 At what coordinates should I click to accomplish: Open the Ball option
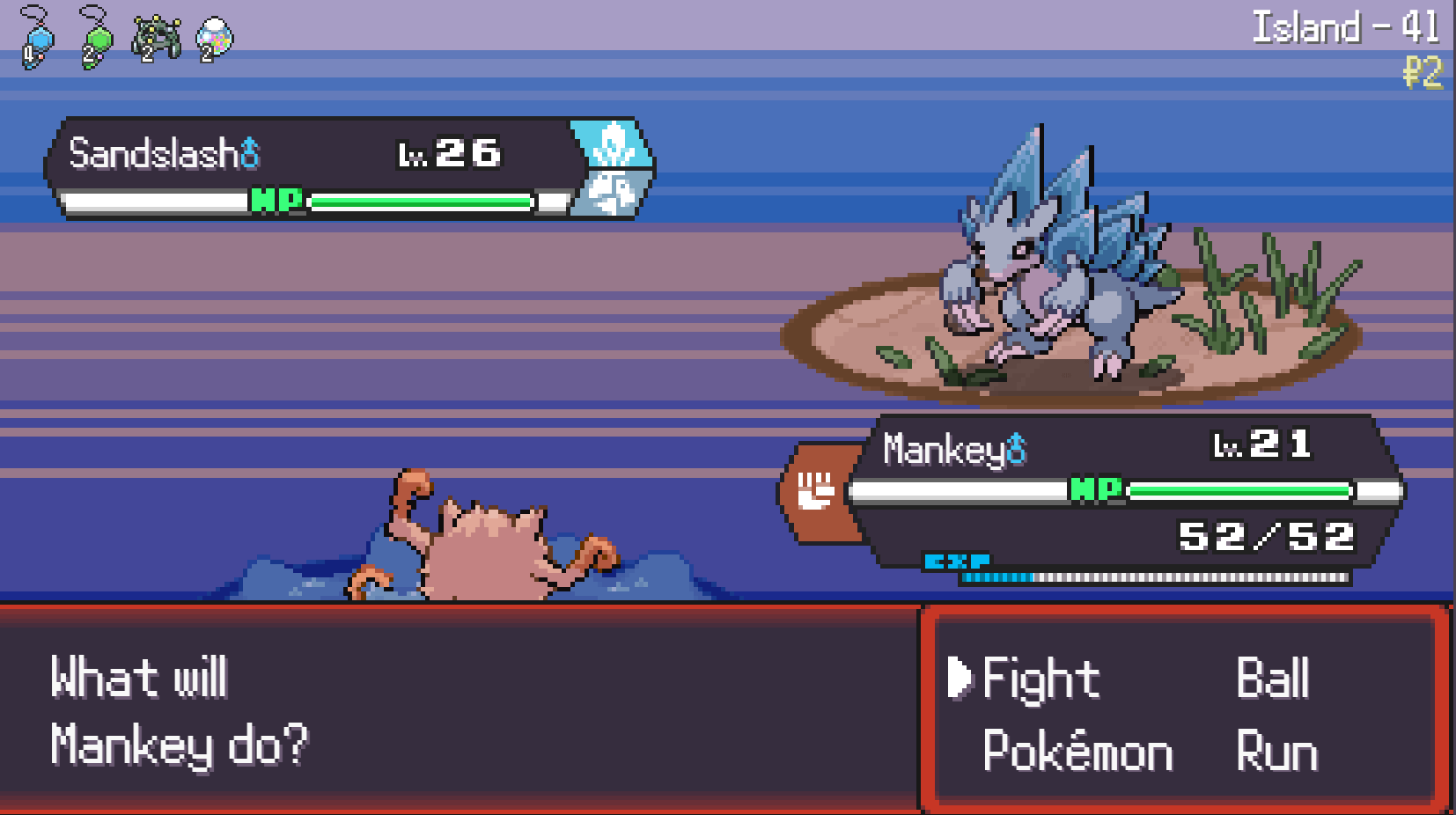click(1273, 678)
